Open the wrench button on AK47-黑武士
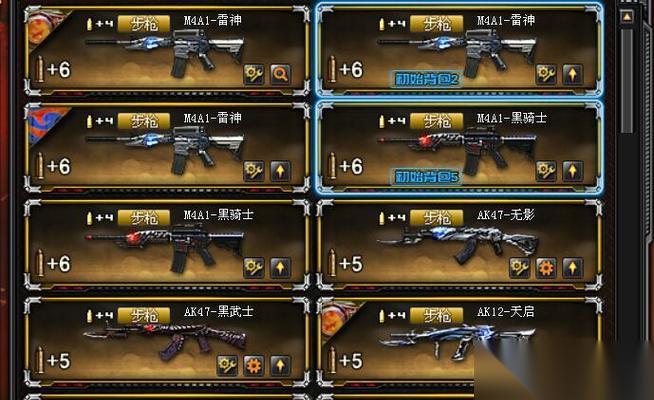The image size is (654, 400). [x=227, y=365]
